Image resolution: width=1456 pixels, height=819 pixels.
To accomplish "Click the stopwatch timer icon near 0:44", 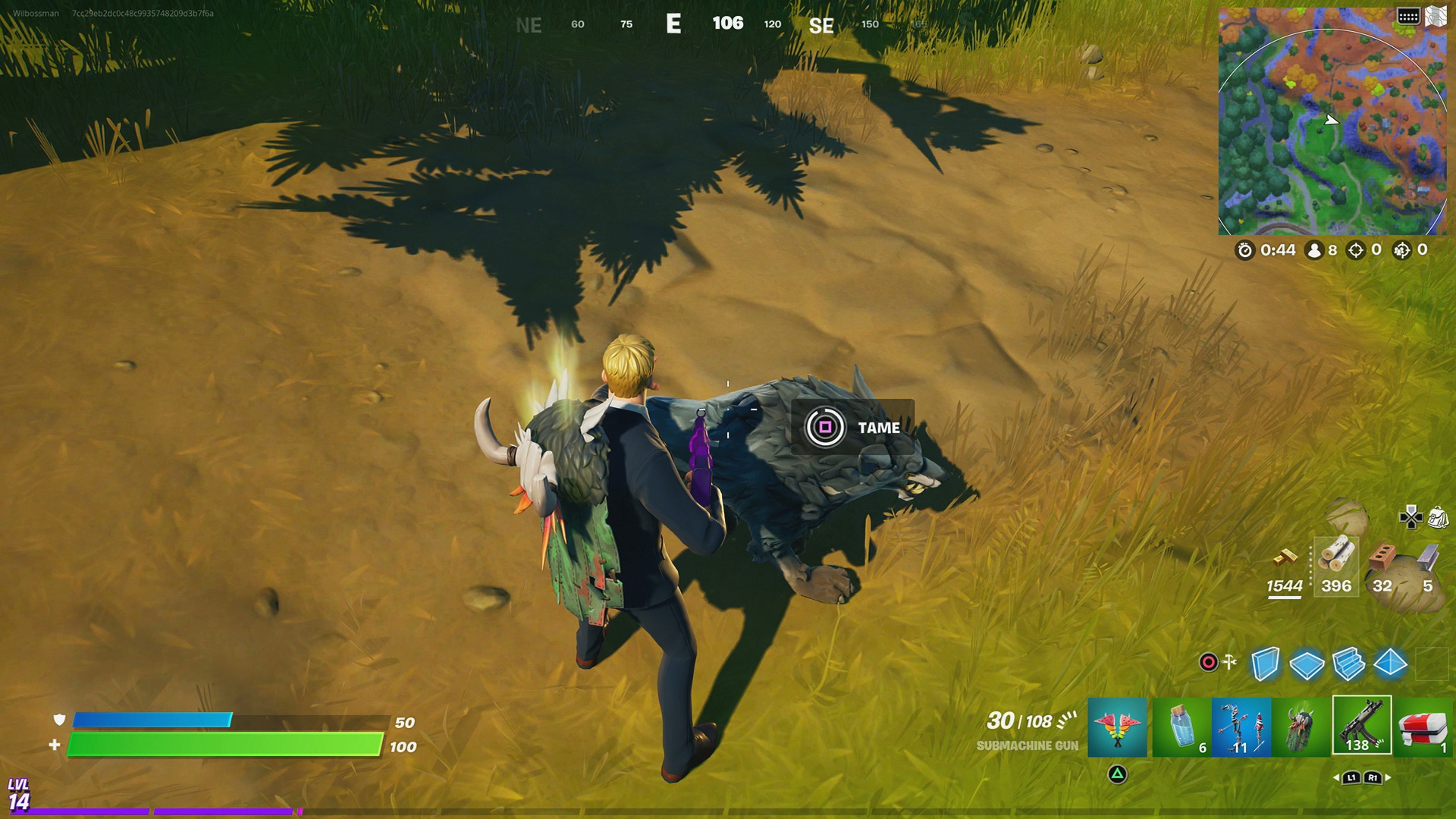I will (x=1245, y=250).
